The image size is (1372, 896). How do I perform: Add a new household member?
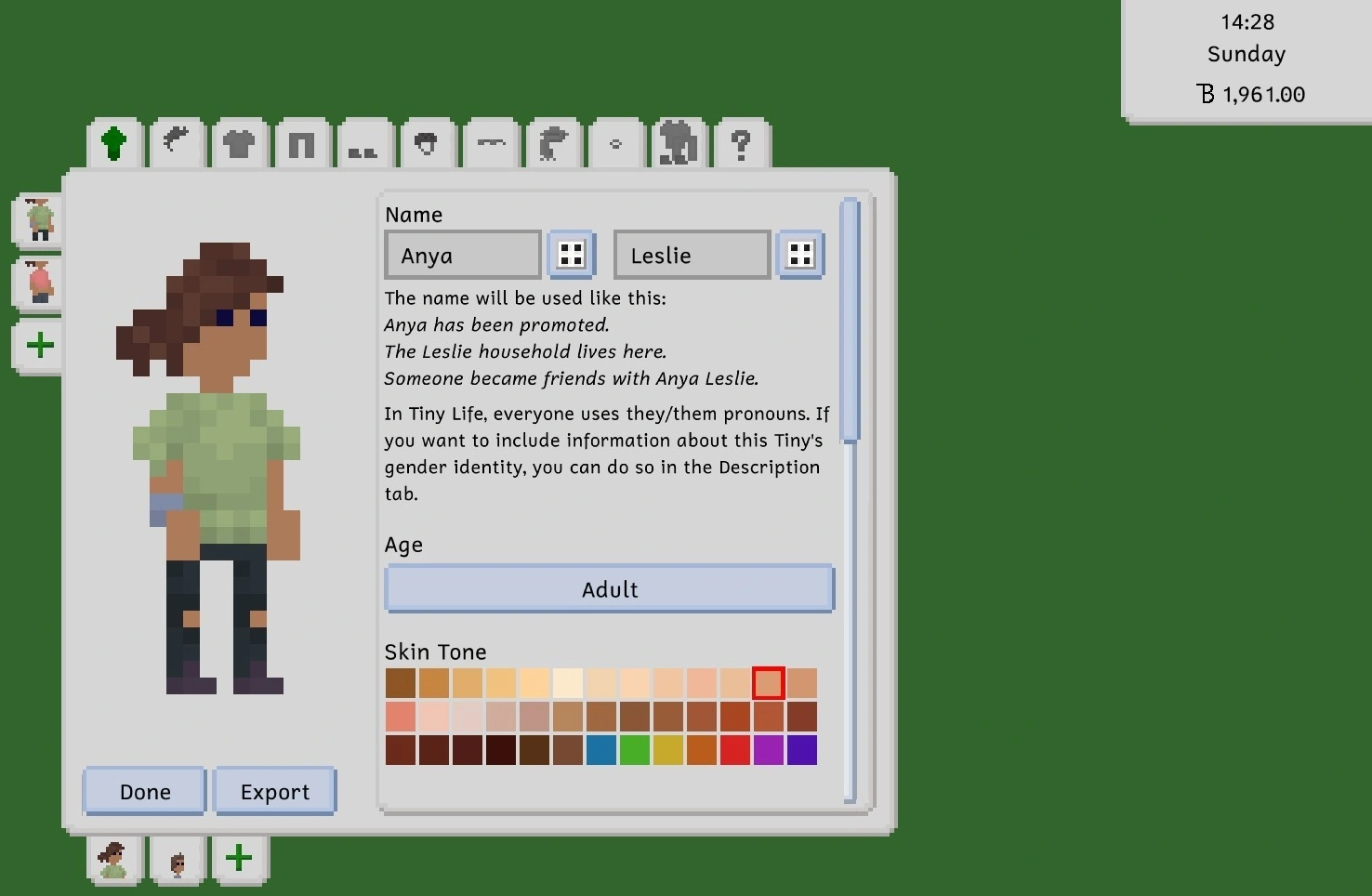pyautogui.click(x=239, y=858)
